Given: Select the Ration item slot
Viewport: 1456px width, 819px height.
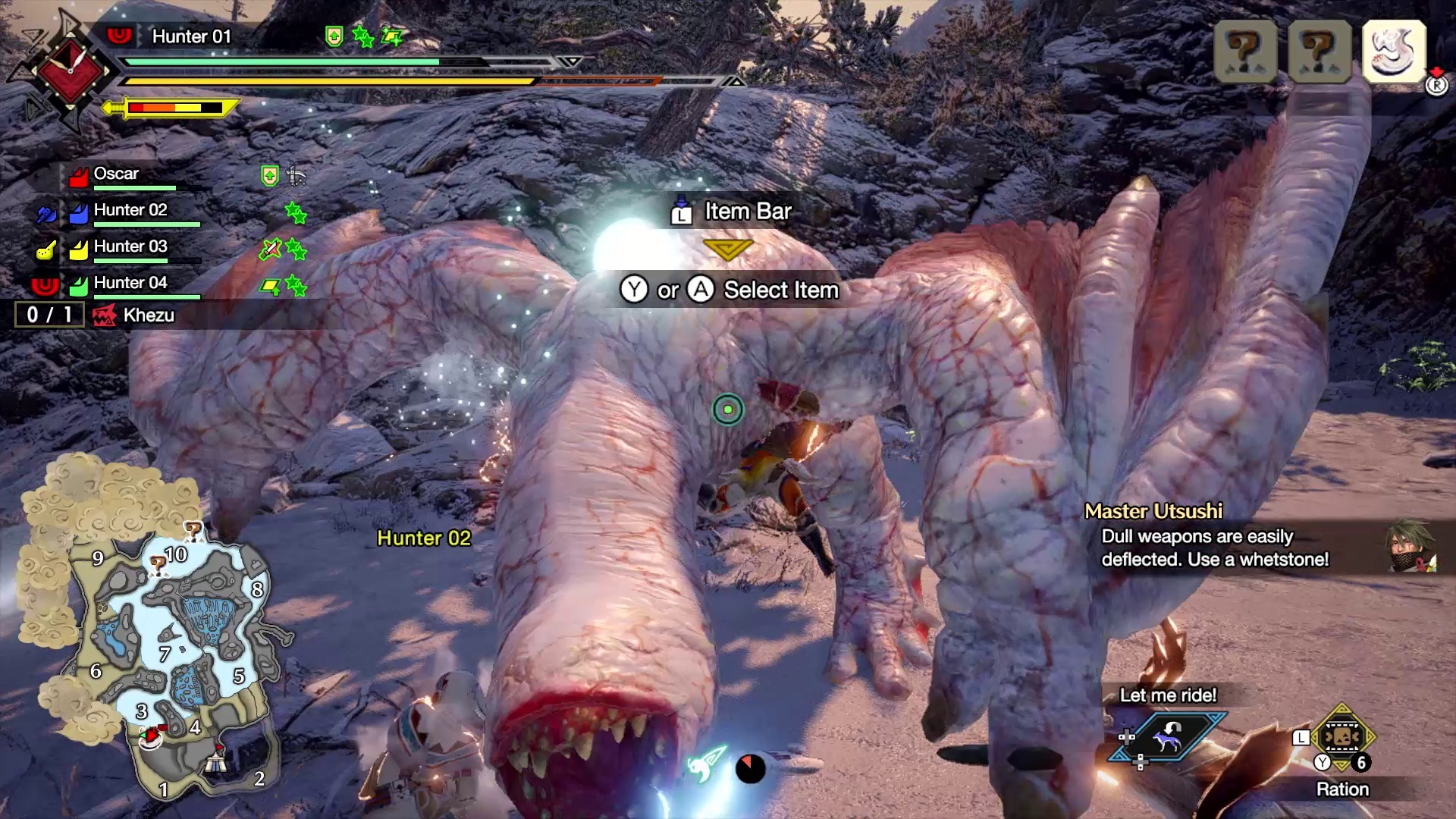Looking at the screenshot, I should tap(1341, 737).
